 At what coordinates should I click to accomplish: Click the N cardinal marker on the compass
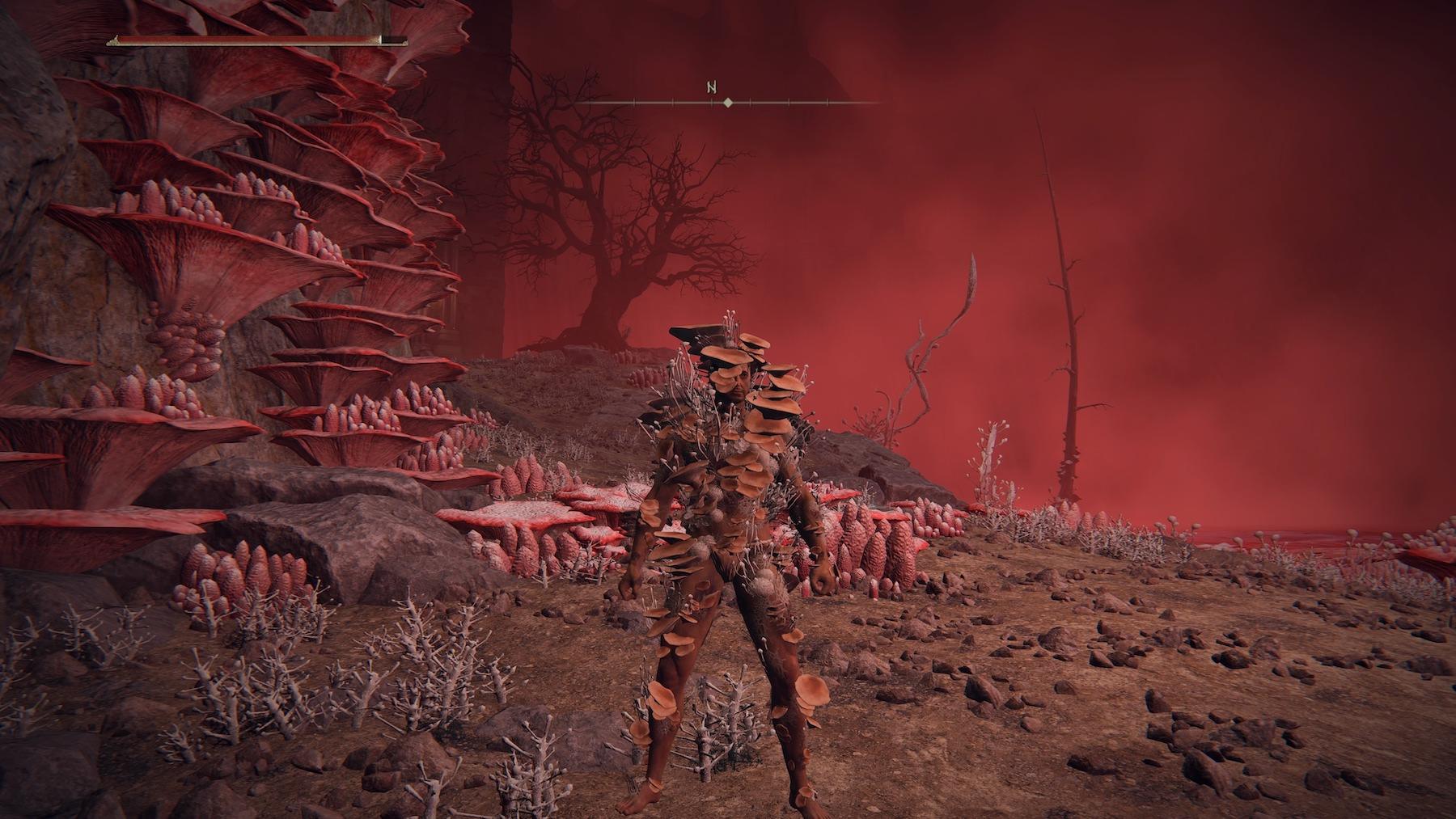[712, 87]
